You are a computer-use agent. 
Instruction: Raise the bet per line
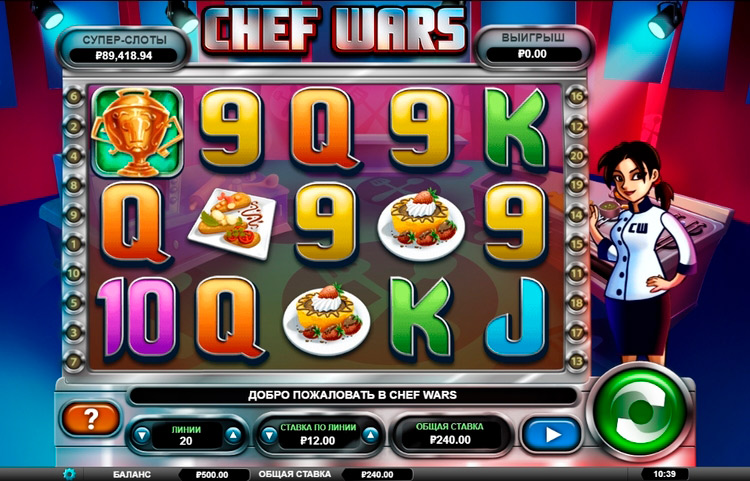[370, 435]
